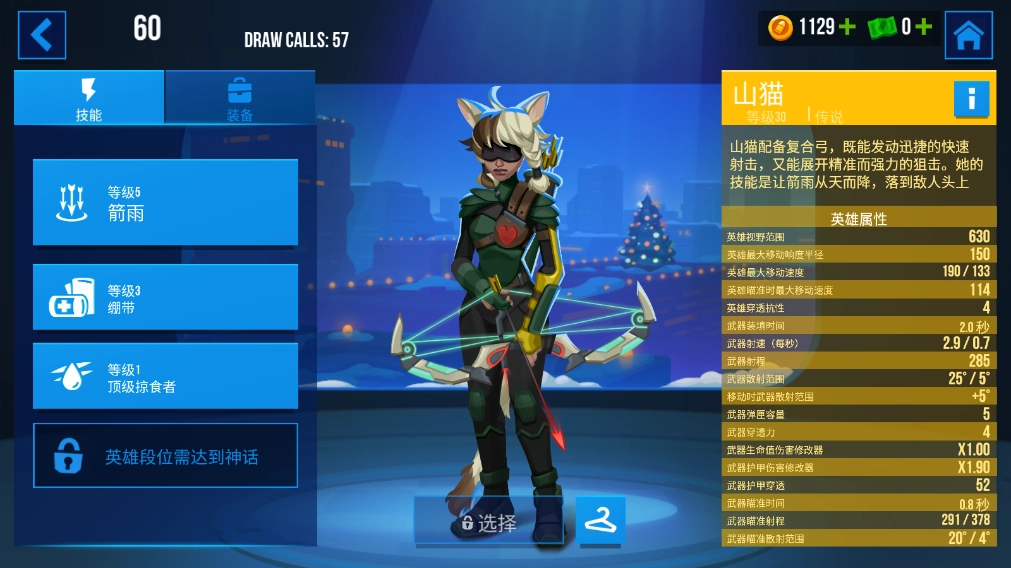
Task: Add more gold coins
Action: [847, 28]
